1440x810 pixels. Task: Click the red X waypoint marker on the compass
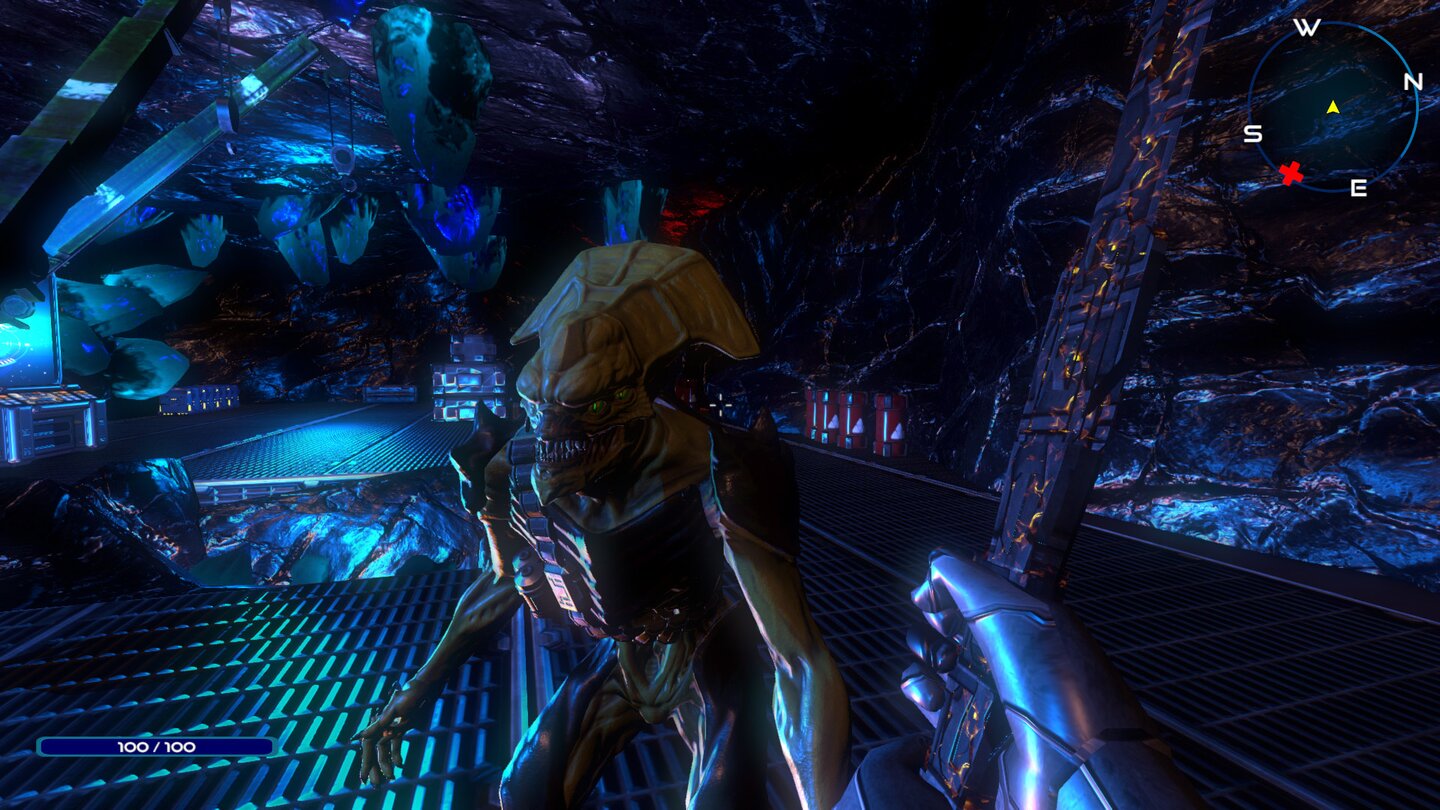(1291, 172)
